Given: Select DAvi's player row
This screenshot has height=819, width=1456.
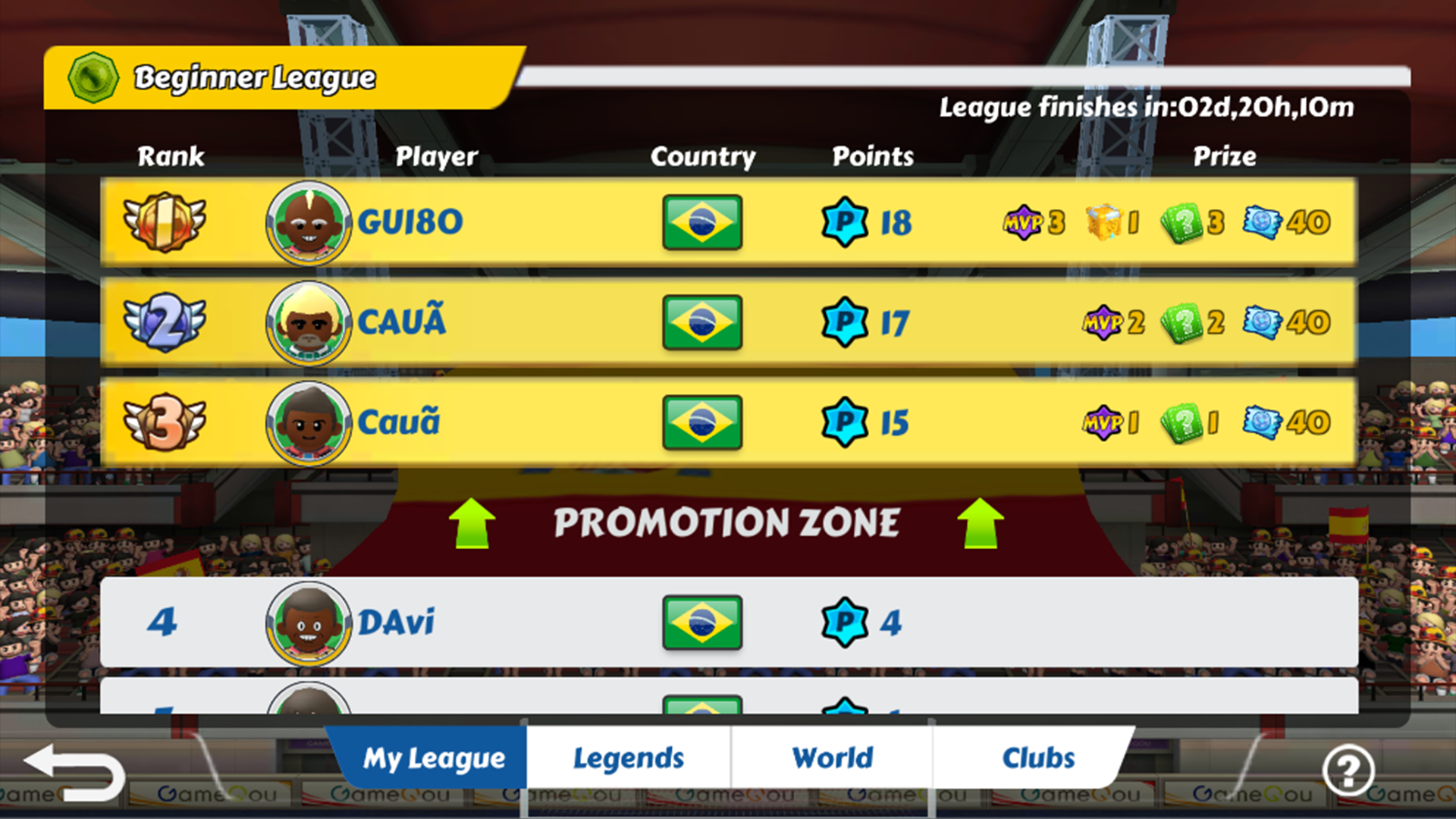Looking at the screenshot, I should (x=531, y=623).
